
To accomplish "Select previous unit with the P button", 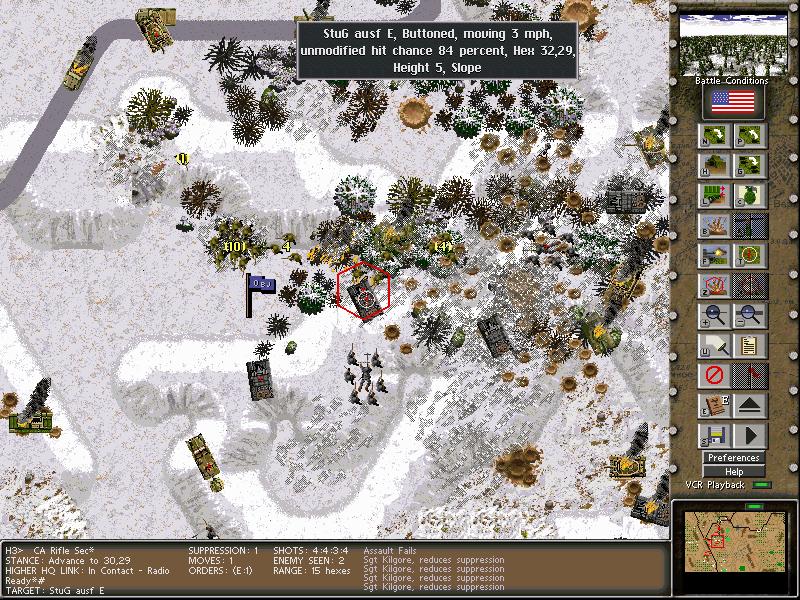I will pos(750,136).
